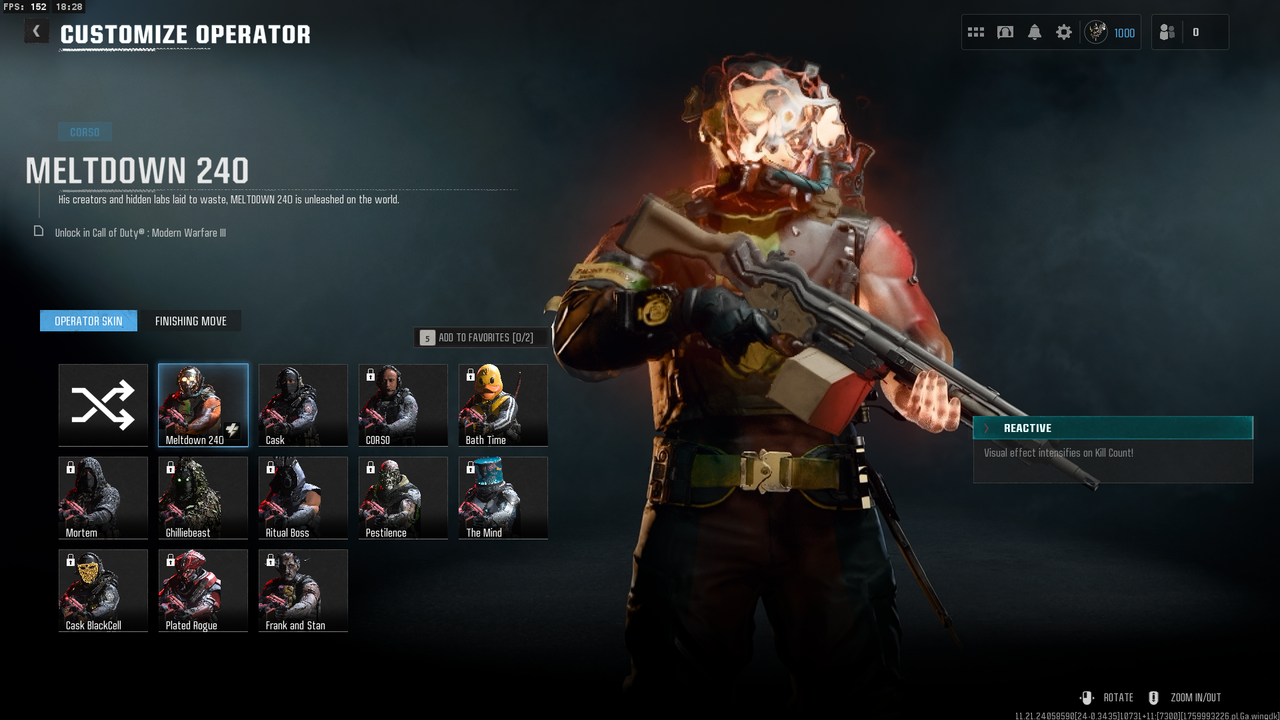
Task: Open settings with the gear icon
Action: tap(1064, 32)
